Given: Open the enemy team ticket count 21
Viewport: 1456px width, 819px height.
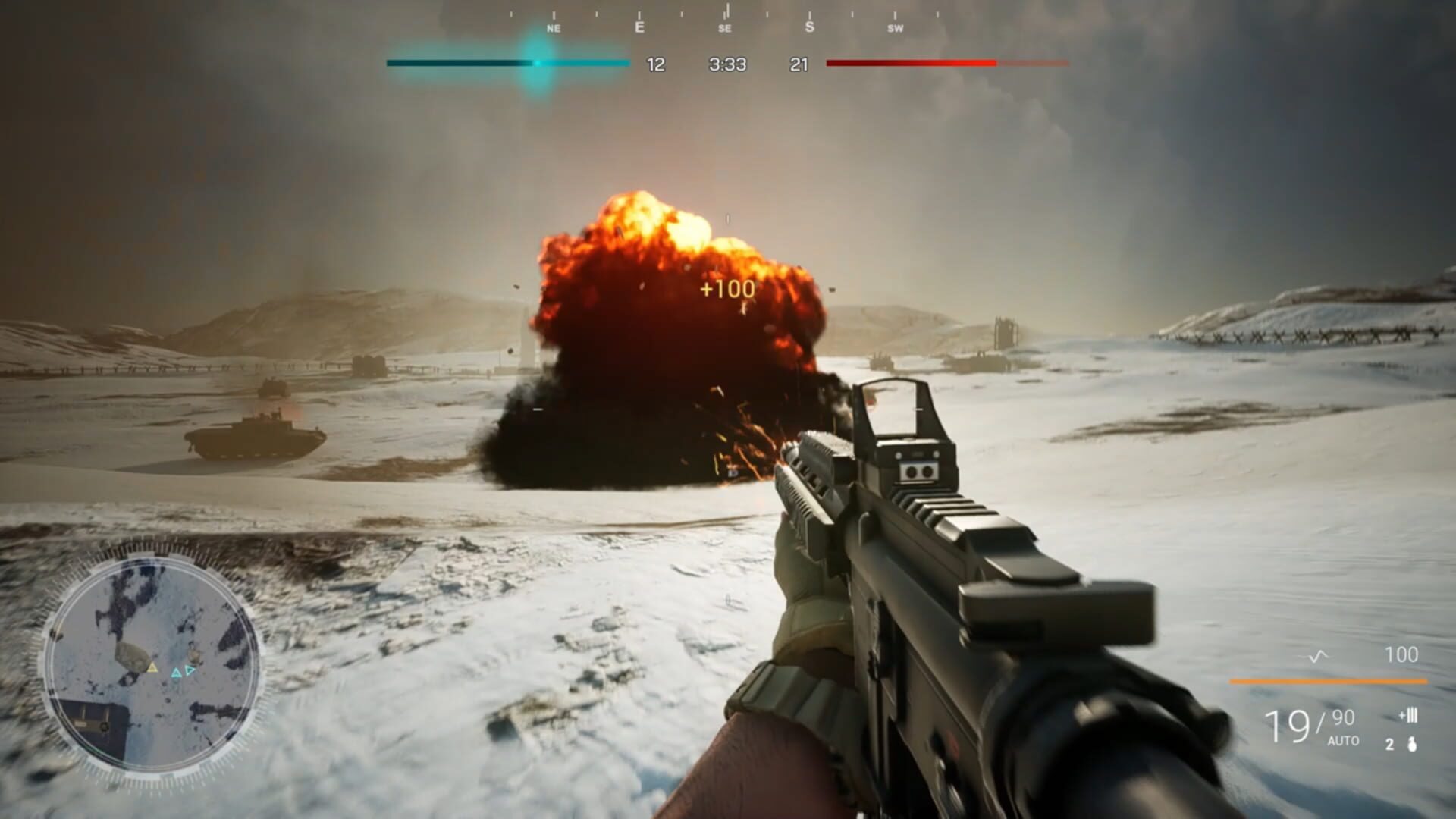Looking at the screenshot, I should click(x=798, y=65).
